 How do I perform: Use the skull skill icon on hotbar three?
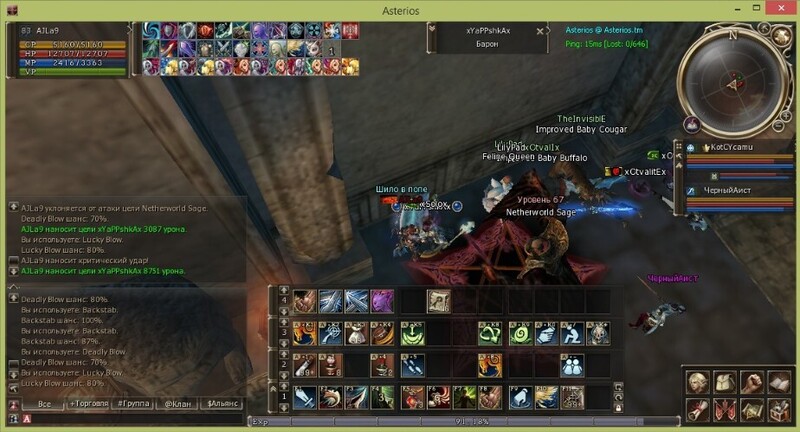(598, 333)
